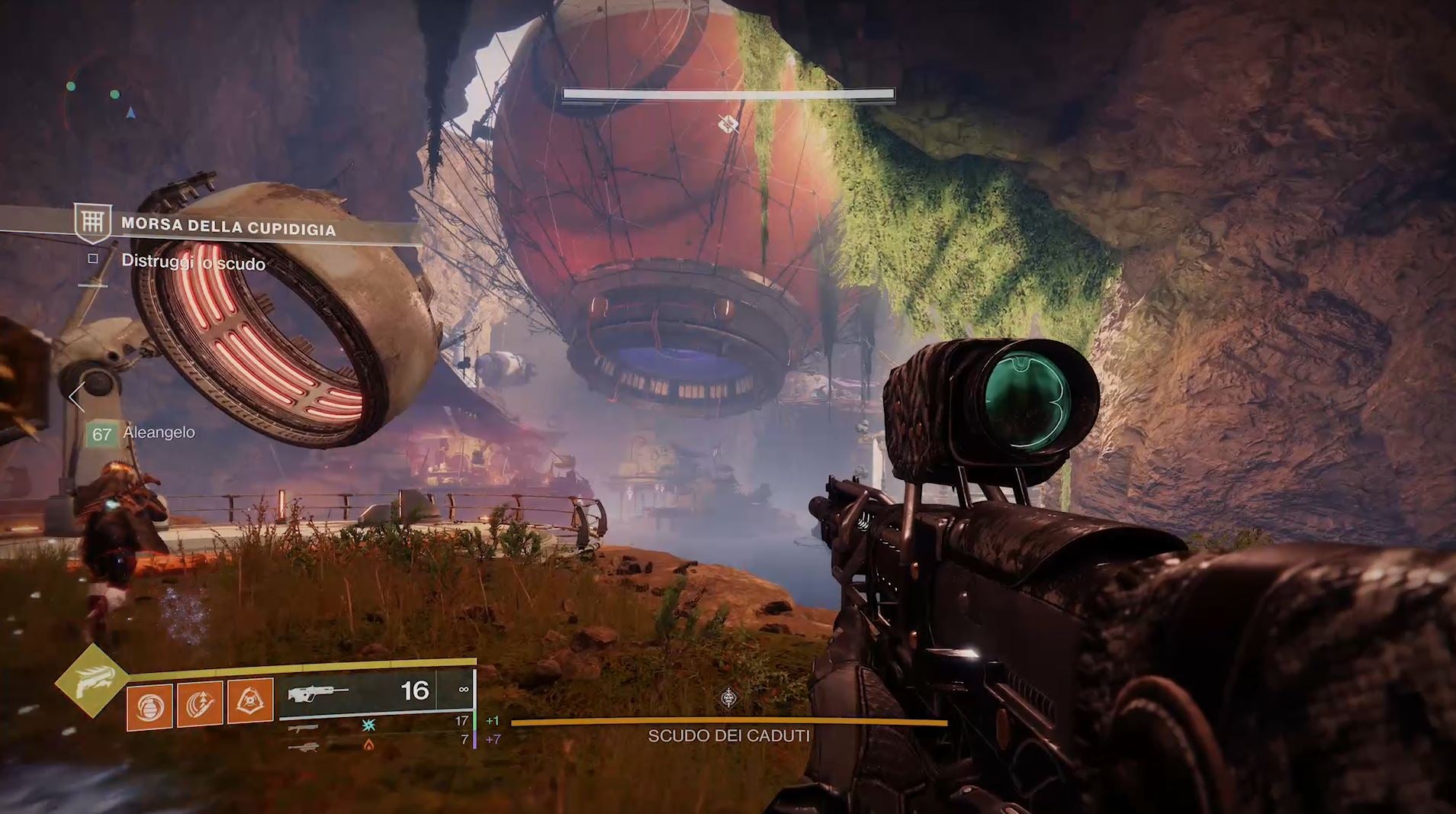Screen dimensions: 1456x814
Task: Choose the hooded class ability icon
Action: [x=251, y=700]
